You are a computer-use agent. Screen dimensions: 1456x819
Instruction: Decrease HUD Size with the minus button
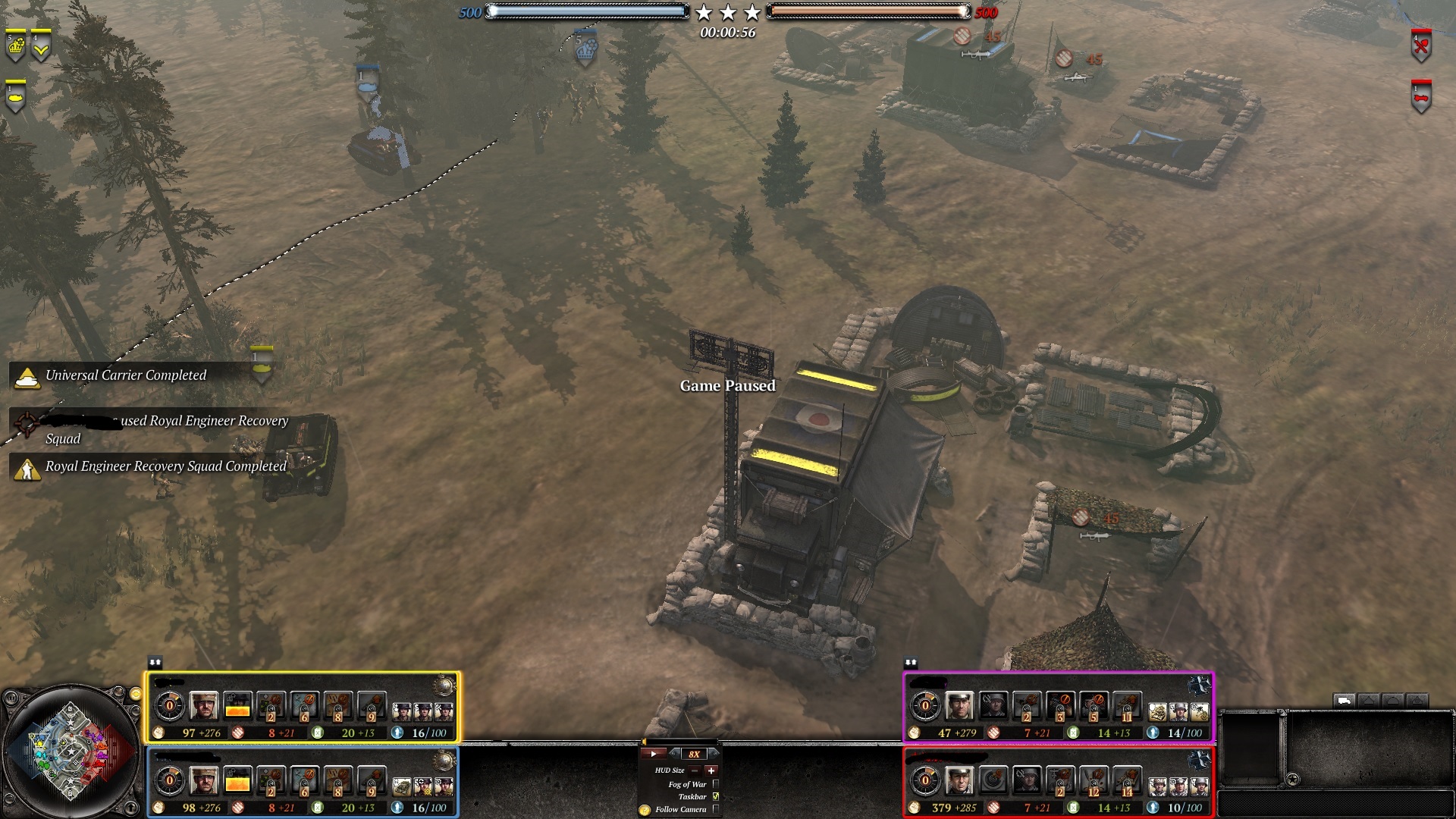695,770
